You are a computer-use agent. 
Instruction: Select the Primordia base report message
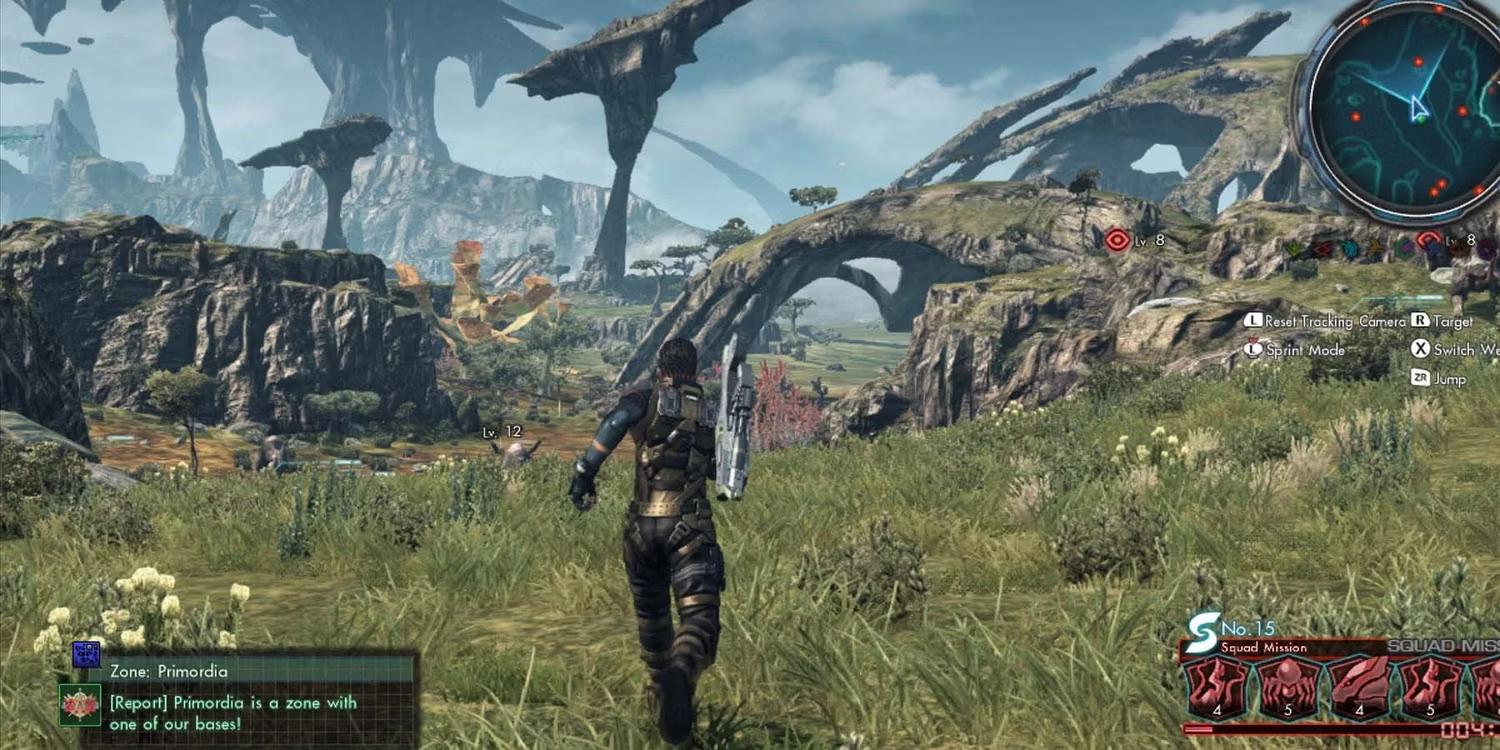pos(232,713)
